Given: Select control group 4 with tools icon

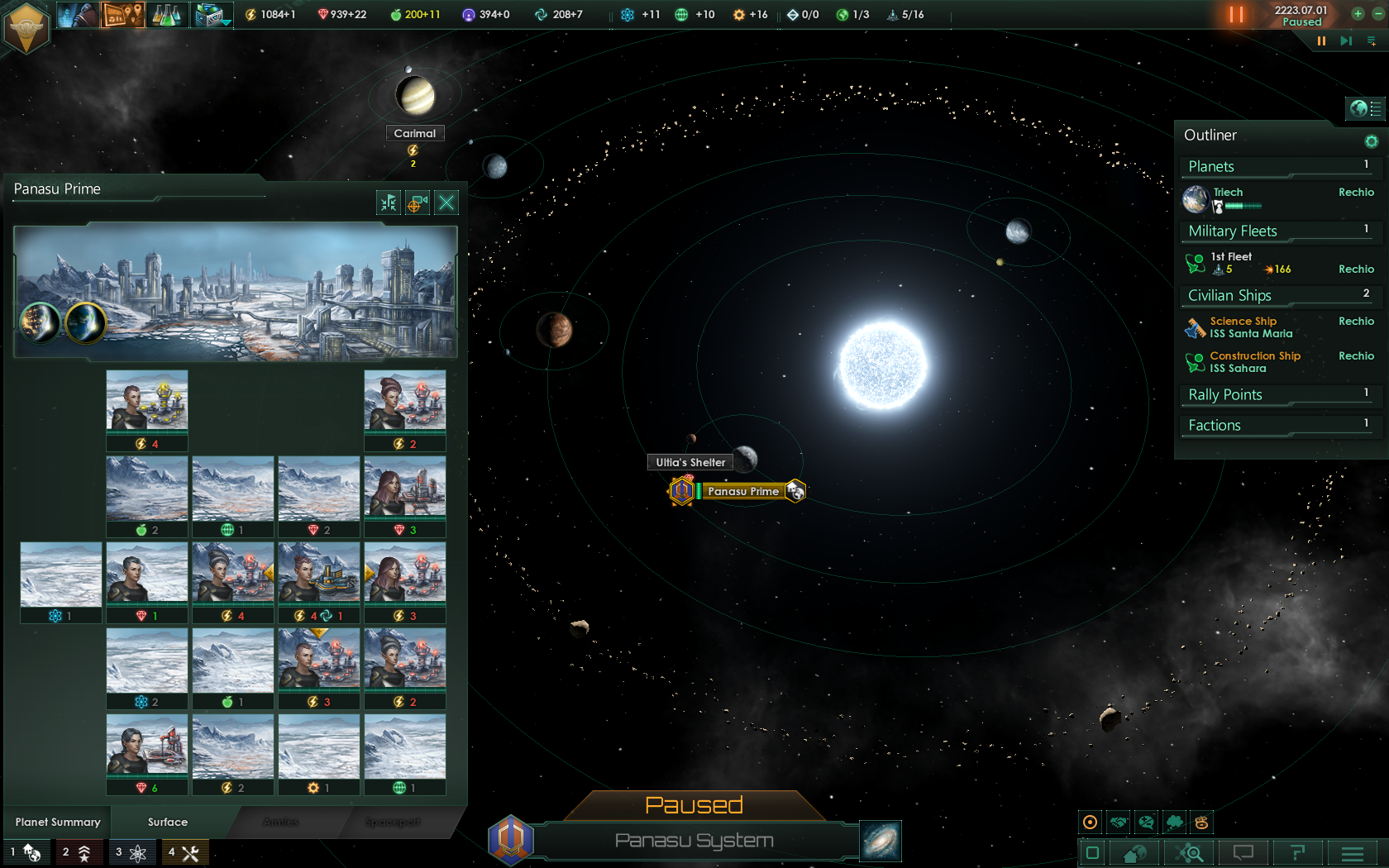Looking at the screenshot, I should 184,852.
